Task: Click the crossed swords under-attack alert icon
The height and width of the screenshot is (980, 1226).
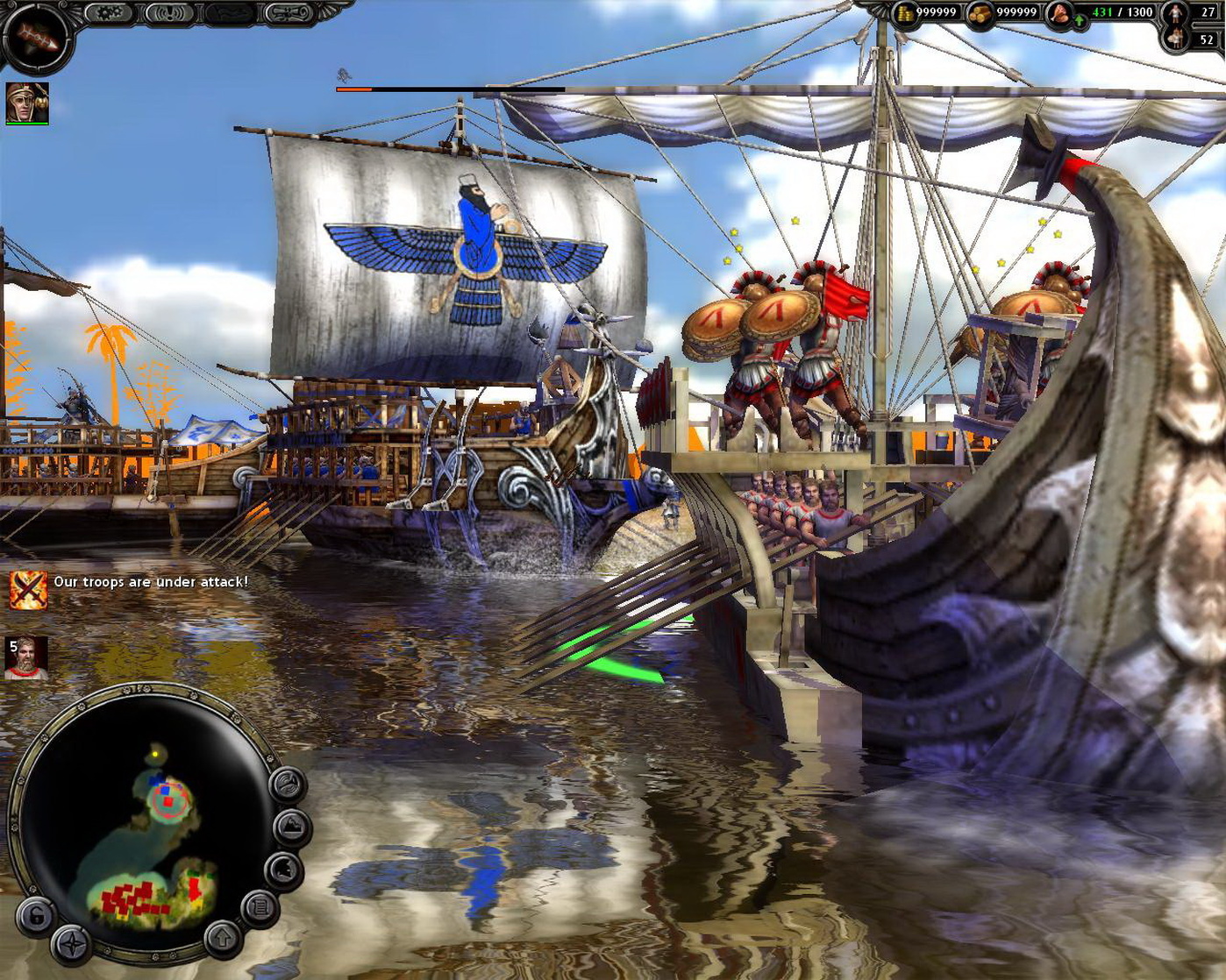Action: [x=28, y=588]
